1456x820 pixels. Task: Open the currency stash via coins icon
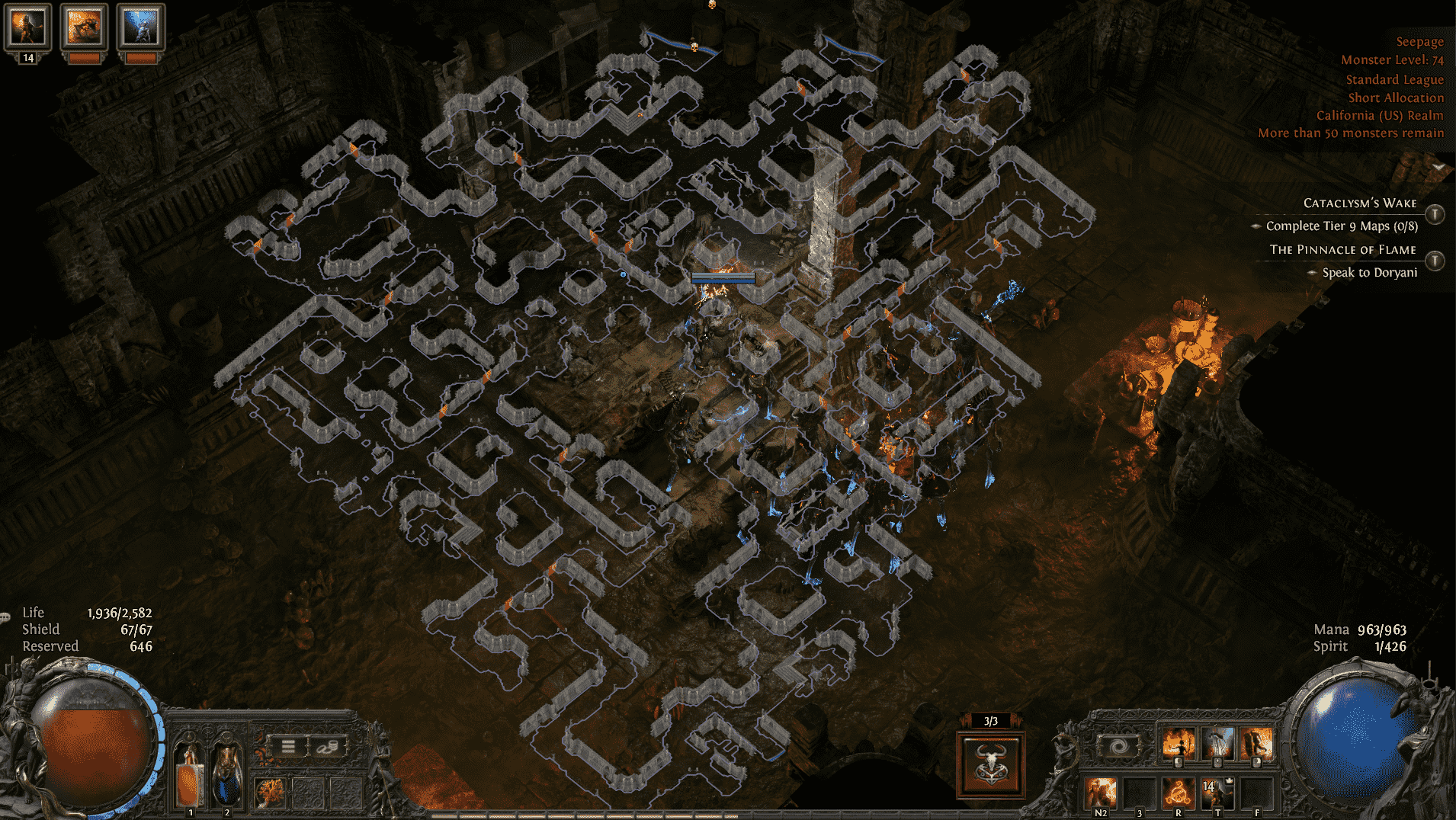pos(327,746)
